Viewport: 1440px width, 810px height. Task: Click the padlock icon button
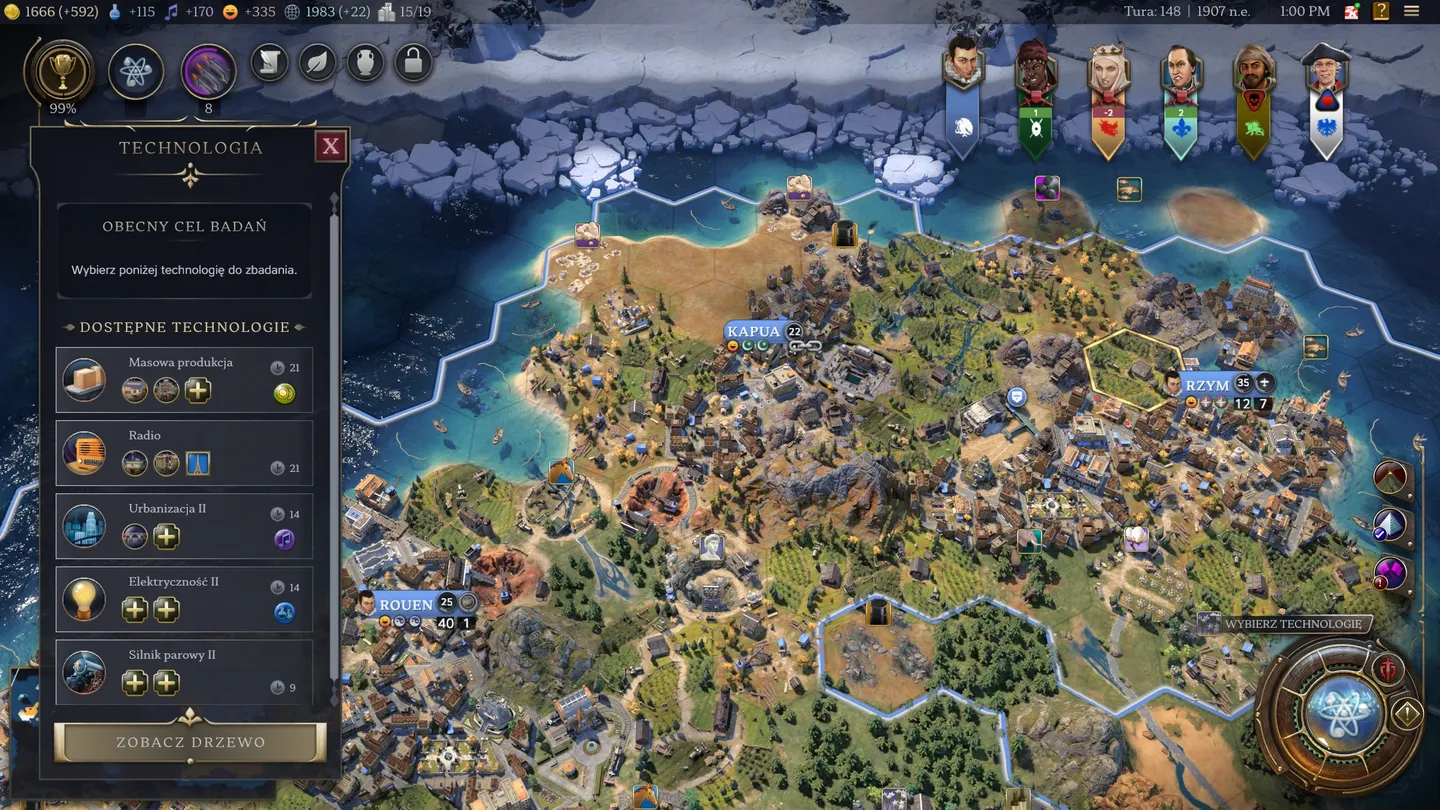[x=412, y=63]
